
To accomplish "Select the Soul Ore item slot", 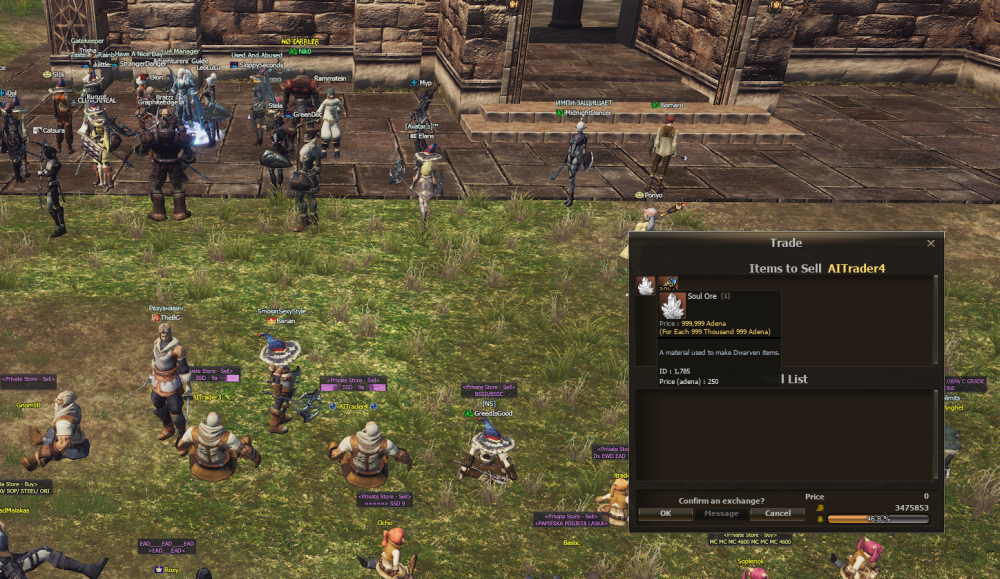I will point(646,285).
